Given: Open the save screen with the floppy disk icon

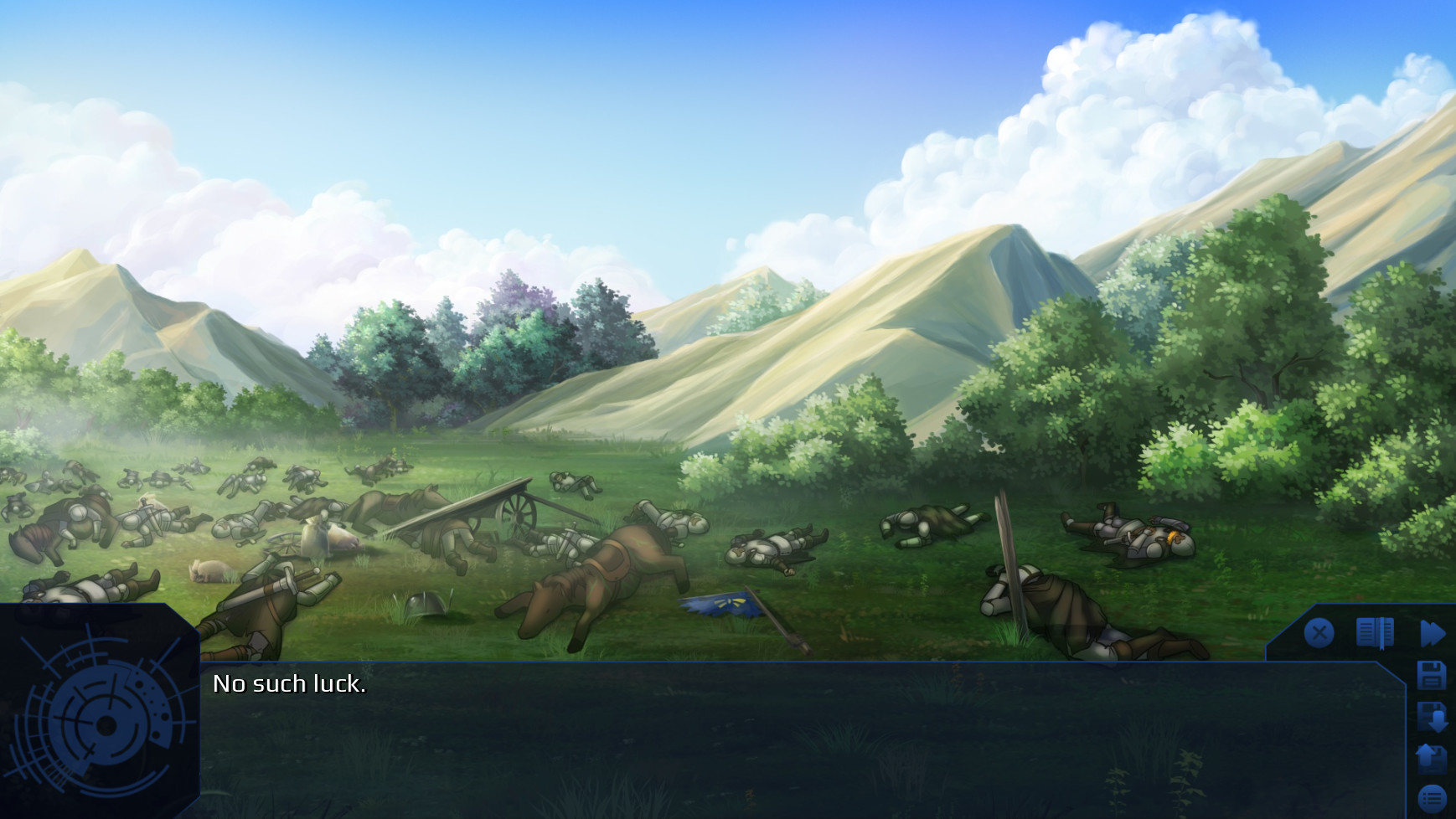Looking at the screenshot, I should [x=1430, y=674].
